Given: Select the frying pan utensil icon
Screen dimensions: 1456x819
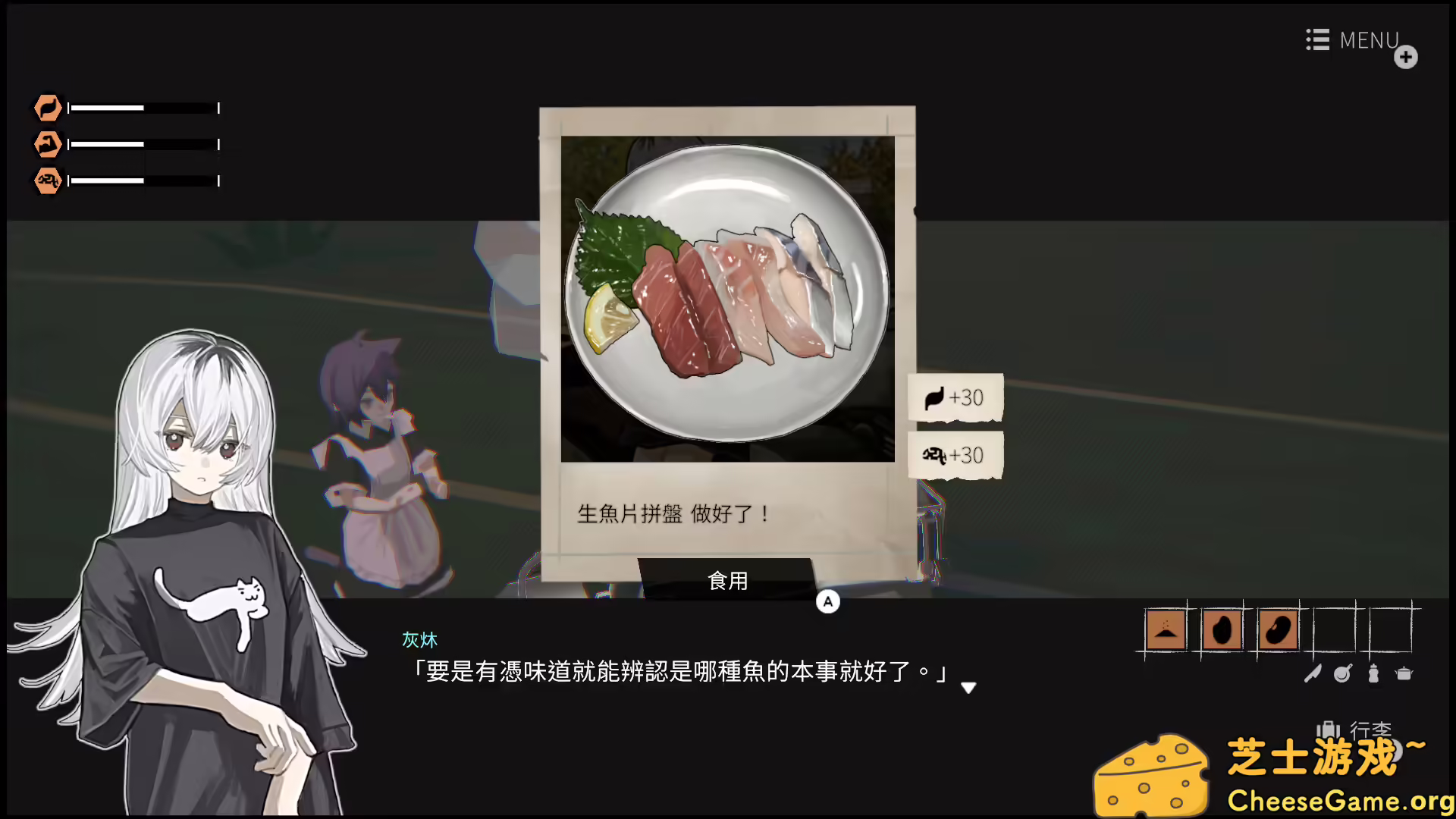Looking at the screenshot, I should (1342, 673).
